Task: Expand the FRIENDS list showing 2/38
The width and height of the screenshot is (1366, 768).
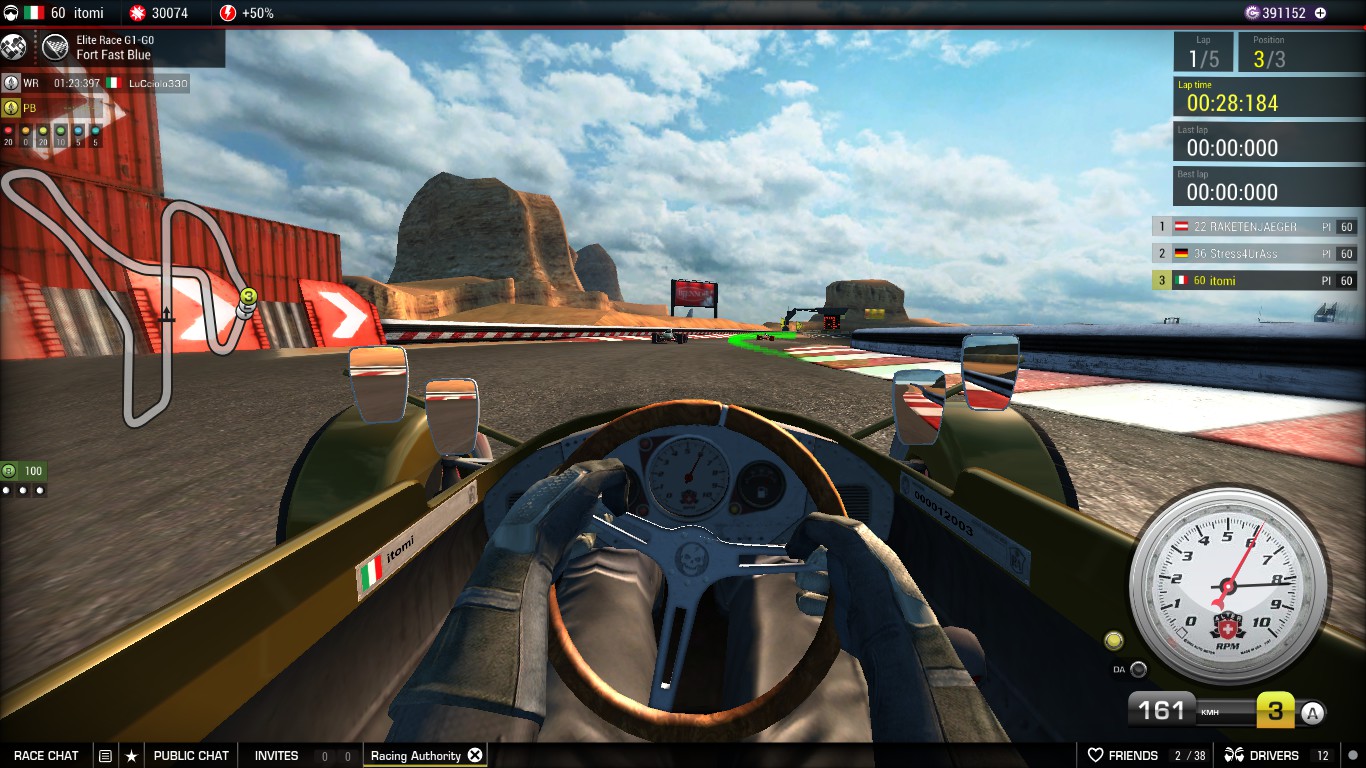Action: pyautogui.click(x=1135, y=755)
